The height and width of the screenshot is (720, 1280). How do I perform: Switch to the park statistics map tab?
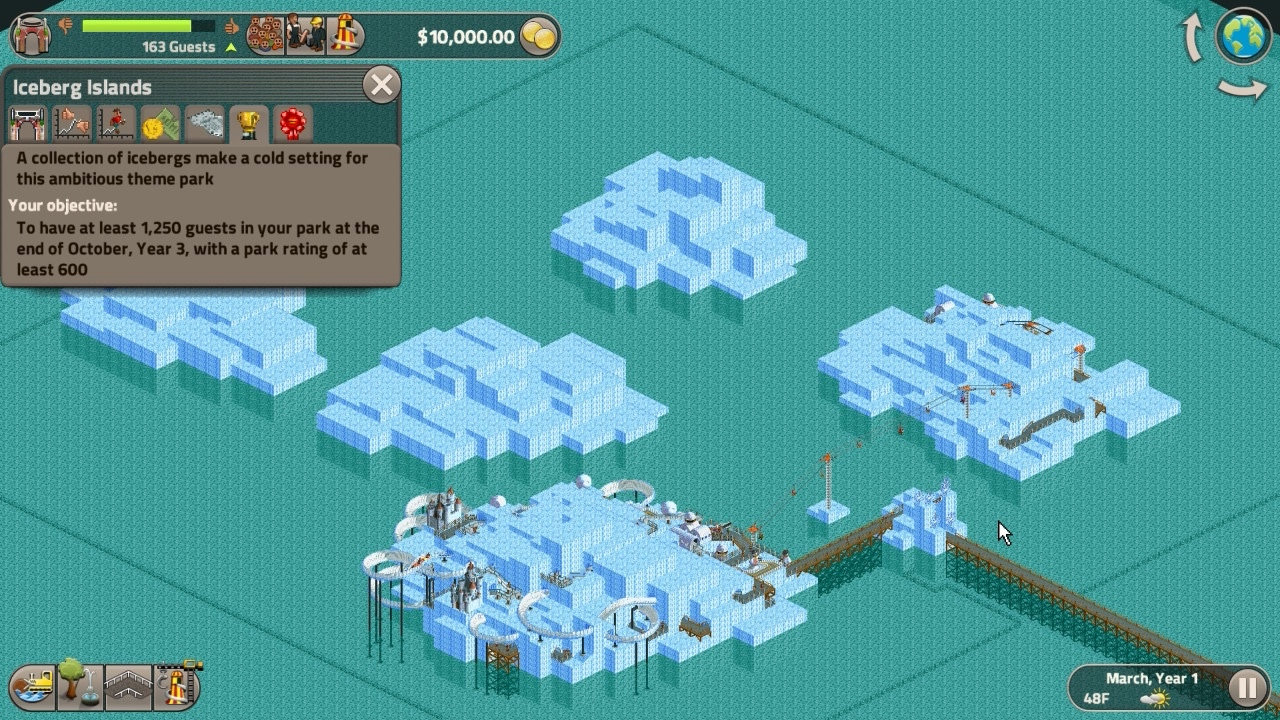pos(205,124)
